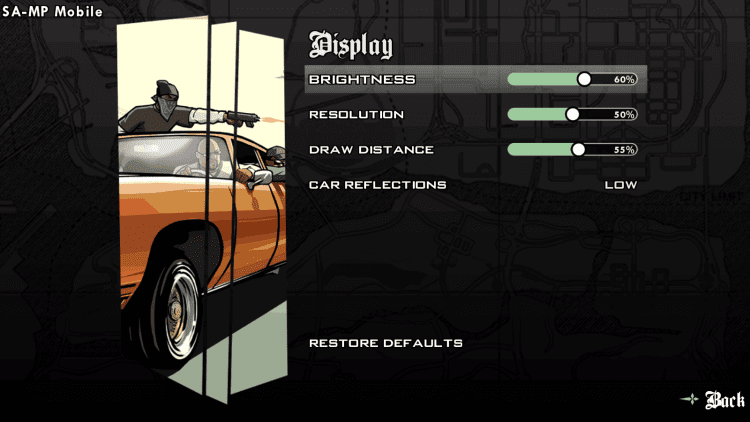The image size is (750, 422).
Task: Click the Draw Distance slider bar
Action: [x=572, y=150]
